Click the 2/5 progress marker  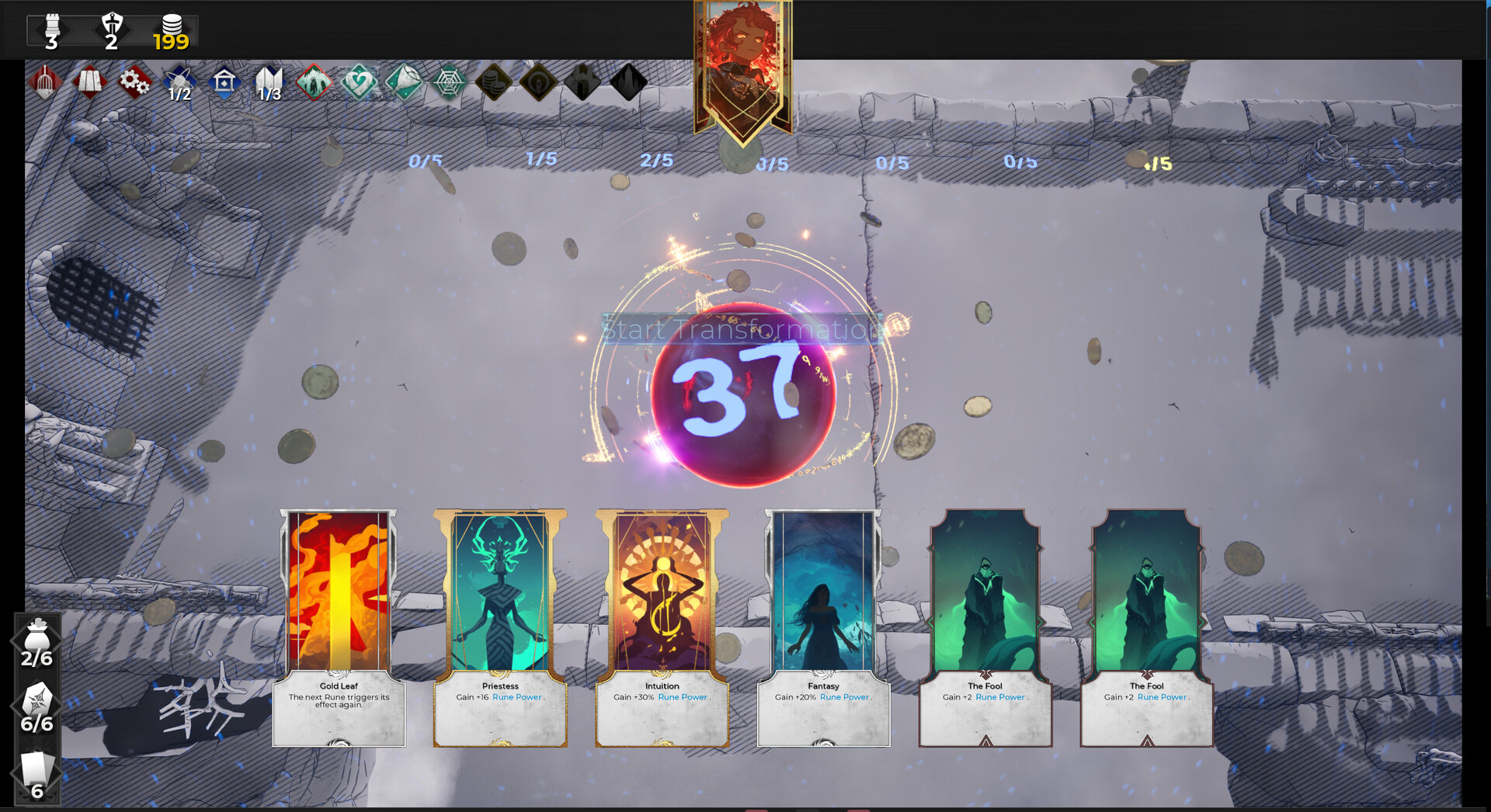click(x=656, y=161)
